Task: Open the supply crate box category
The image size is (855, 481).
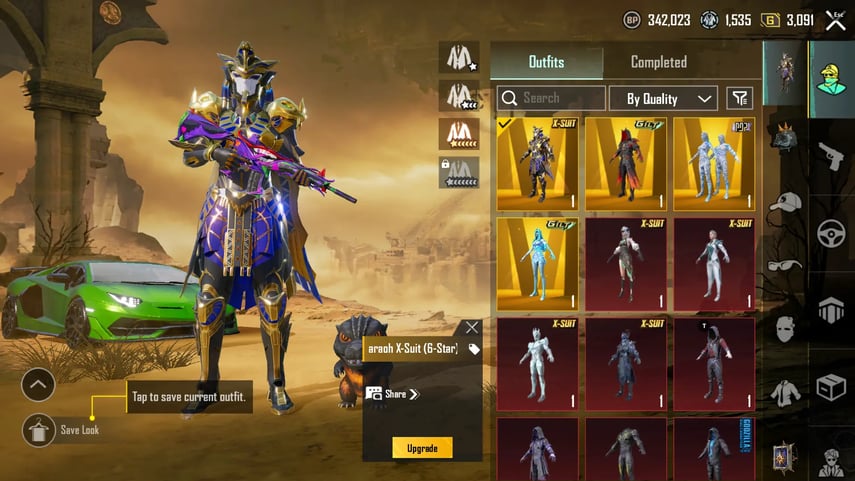Action: (831, 387)
